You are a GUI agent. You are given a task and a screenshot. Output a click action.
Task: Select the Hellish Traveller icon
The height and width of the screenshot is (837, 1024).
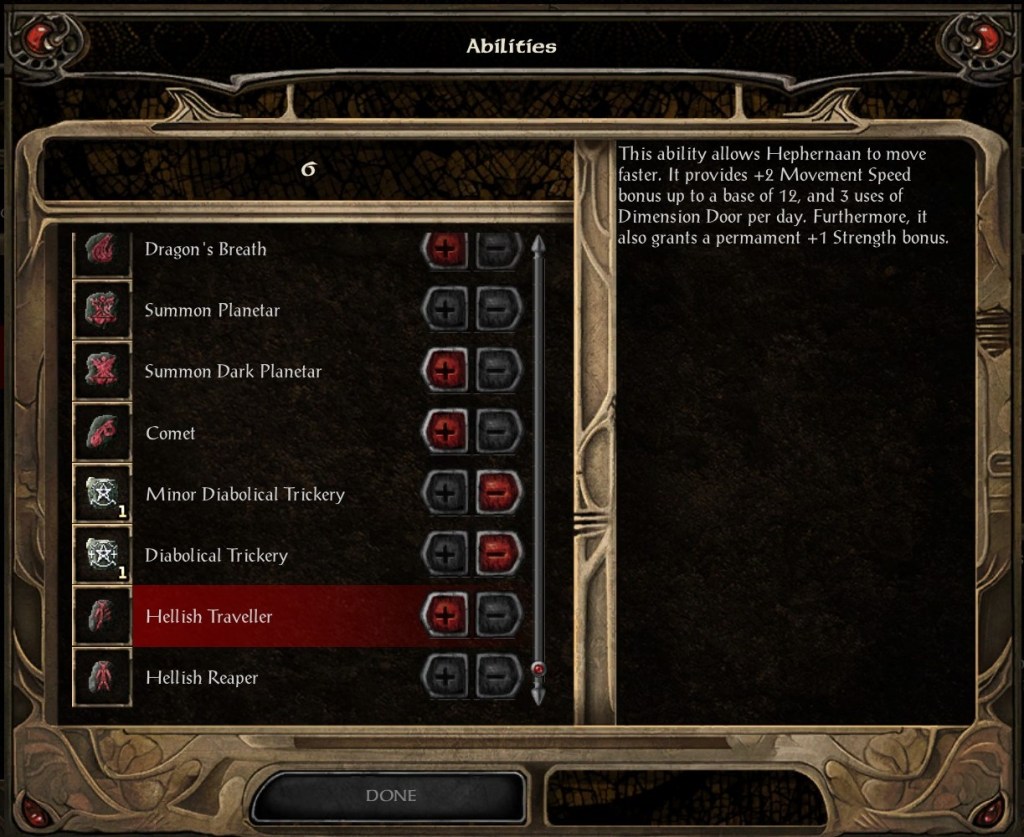point(103,616)
